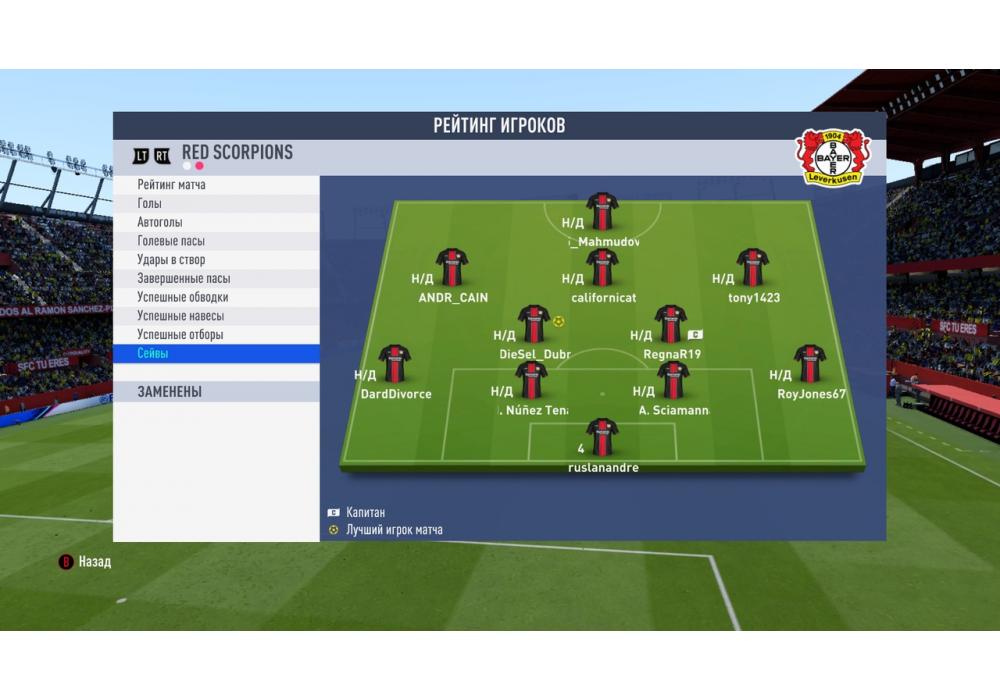
Task: Select RoyJones67 player shirt
Action: [x=810, y=364]
